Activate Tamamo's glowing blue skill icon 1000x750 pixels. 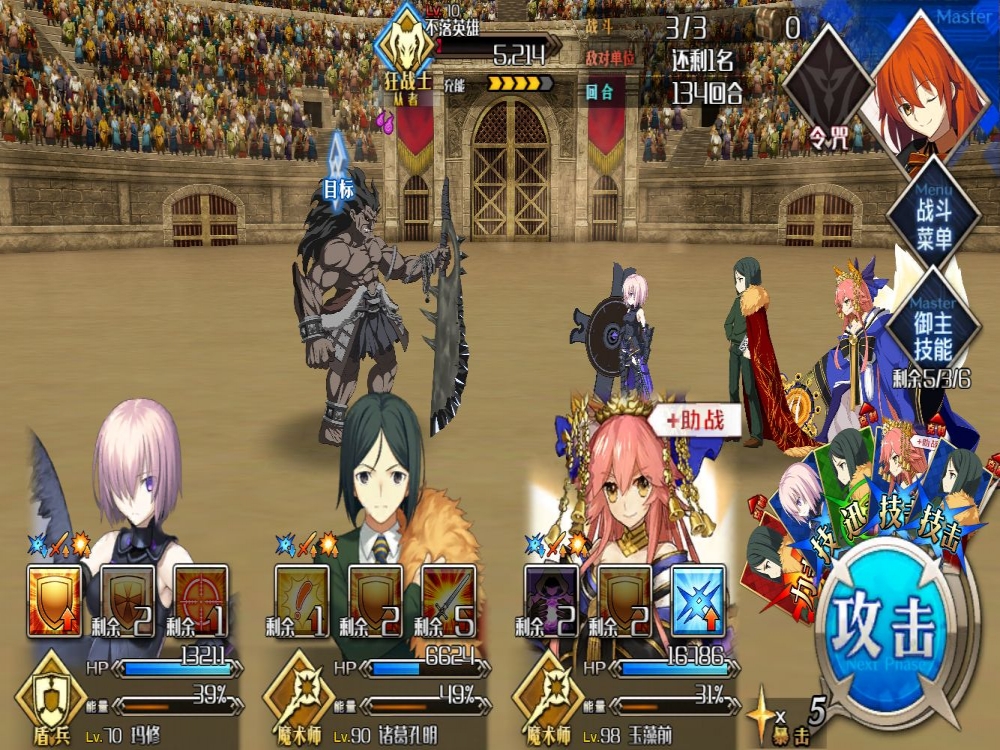[698, 601]
